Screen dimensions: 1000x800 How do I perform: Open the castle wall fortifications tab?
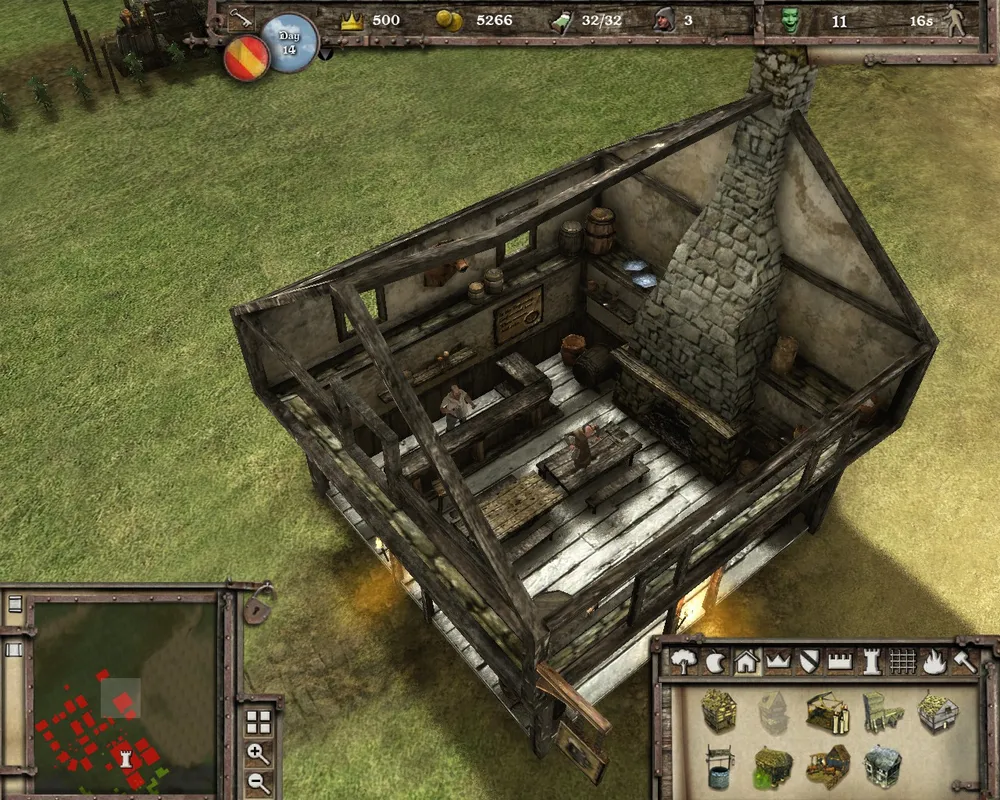coord(841,660)
